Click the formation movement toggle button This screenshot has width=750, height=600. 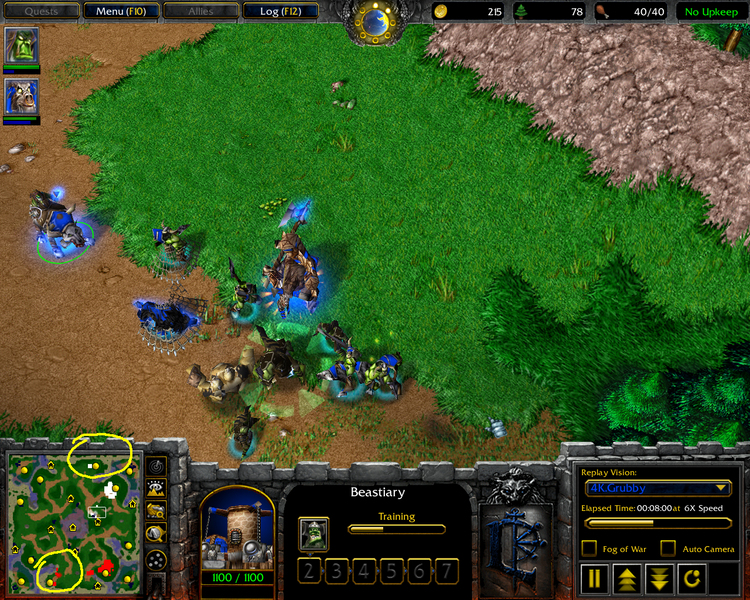156,560
